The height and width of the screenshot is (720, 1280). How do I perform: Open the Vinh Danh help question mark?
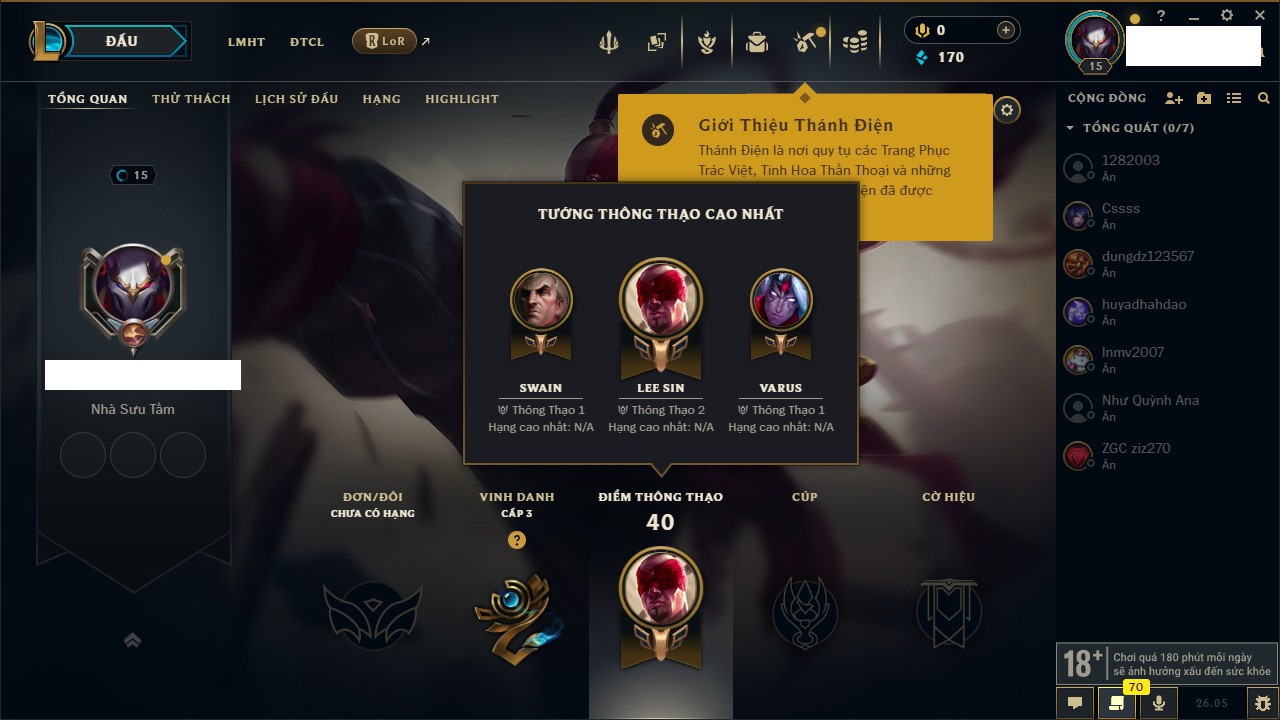pyautogui.click(x=516, y=540)
